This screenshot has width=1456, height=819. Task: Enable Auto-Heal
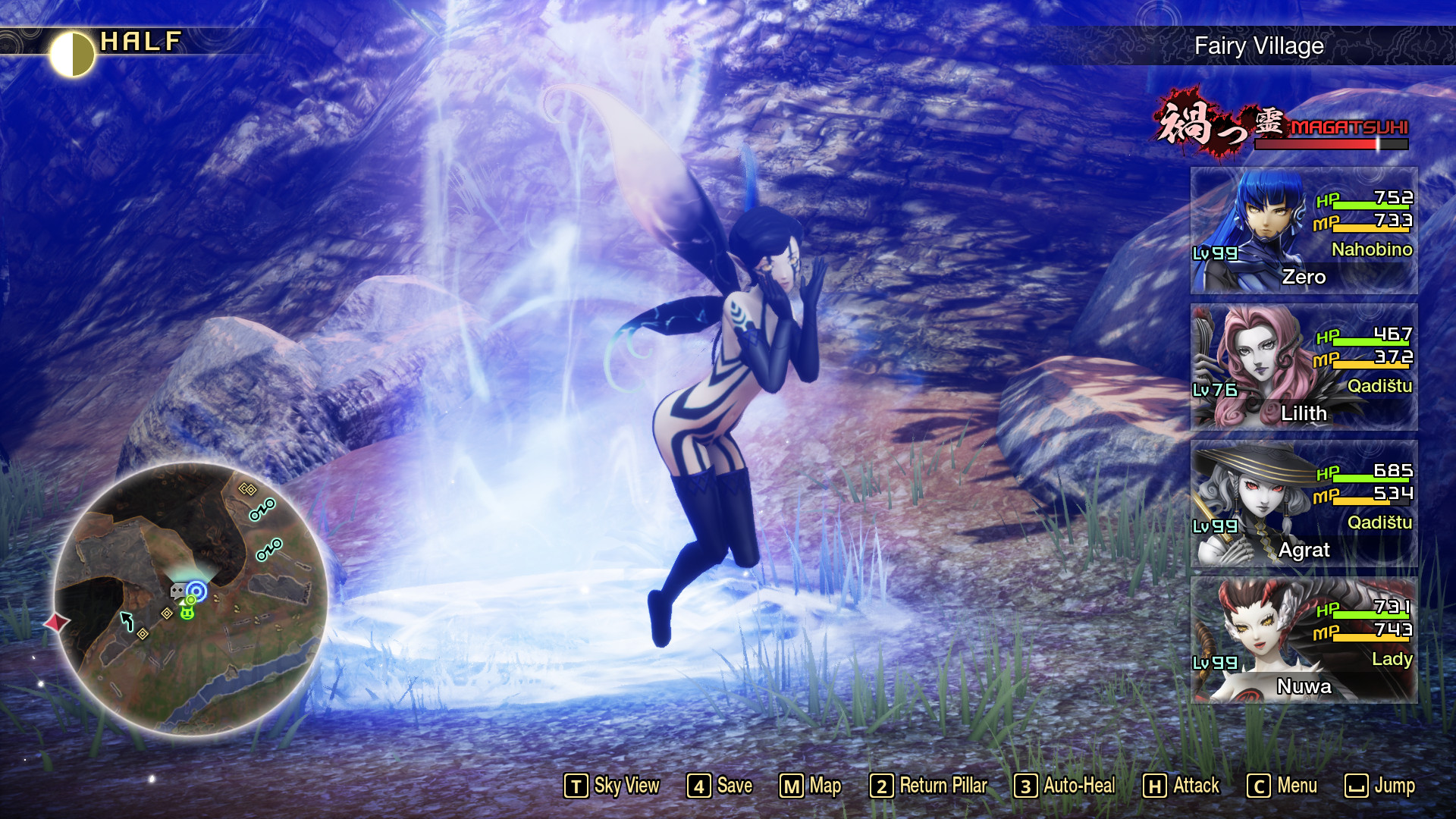coord(1068,786)
